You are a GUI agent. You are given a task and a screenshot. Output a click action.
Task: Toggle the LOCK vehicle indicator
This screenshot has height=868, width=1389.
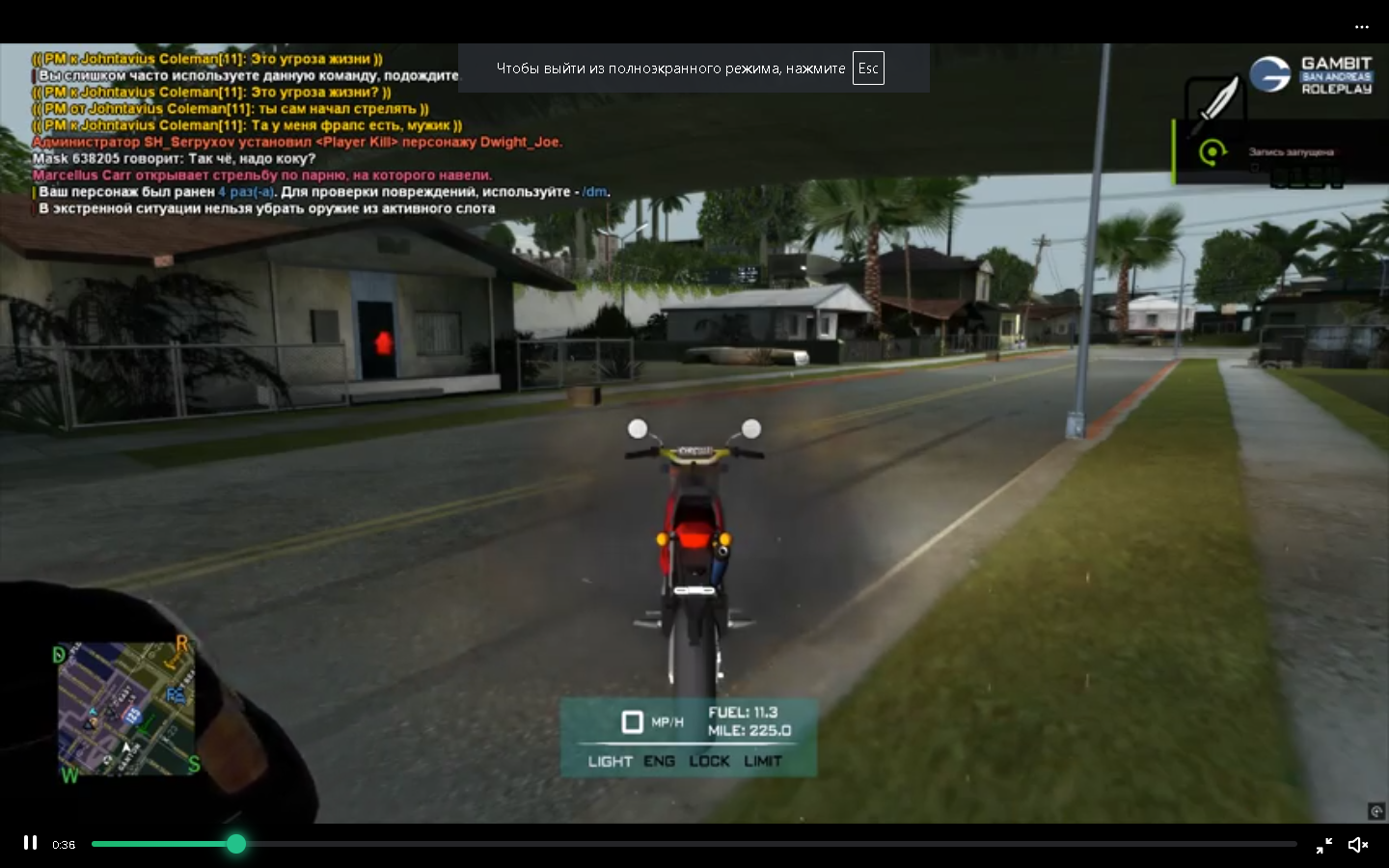pyautogui.click(x=709, y=761)
